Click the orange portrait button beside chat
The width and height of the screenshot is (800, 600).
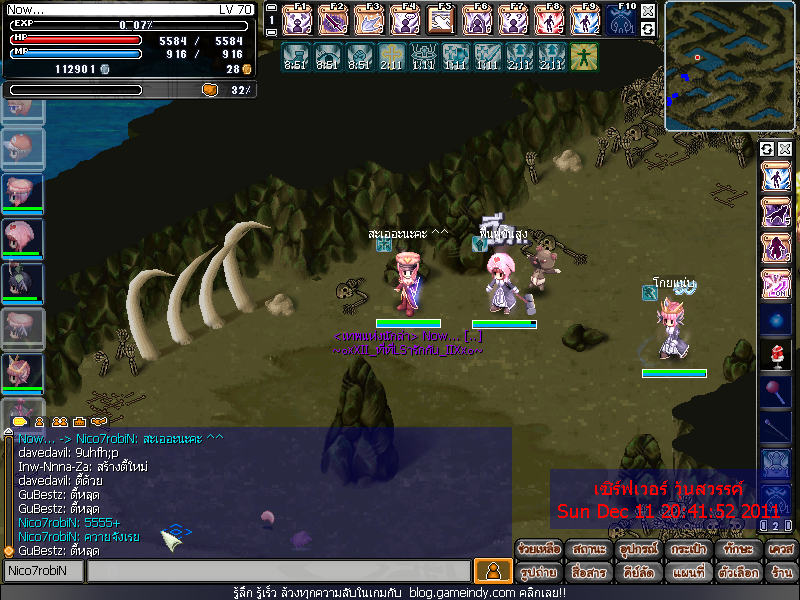[493, 571]
